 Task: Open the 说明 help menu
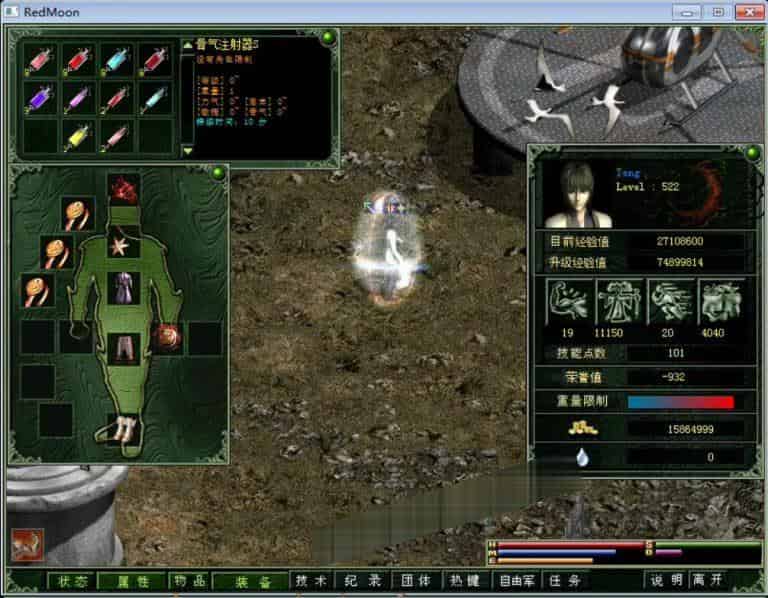pyautogui.click(x=666, y=580)
